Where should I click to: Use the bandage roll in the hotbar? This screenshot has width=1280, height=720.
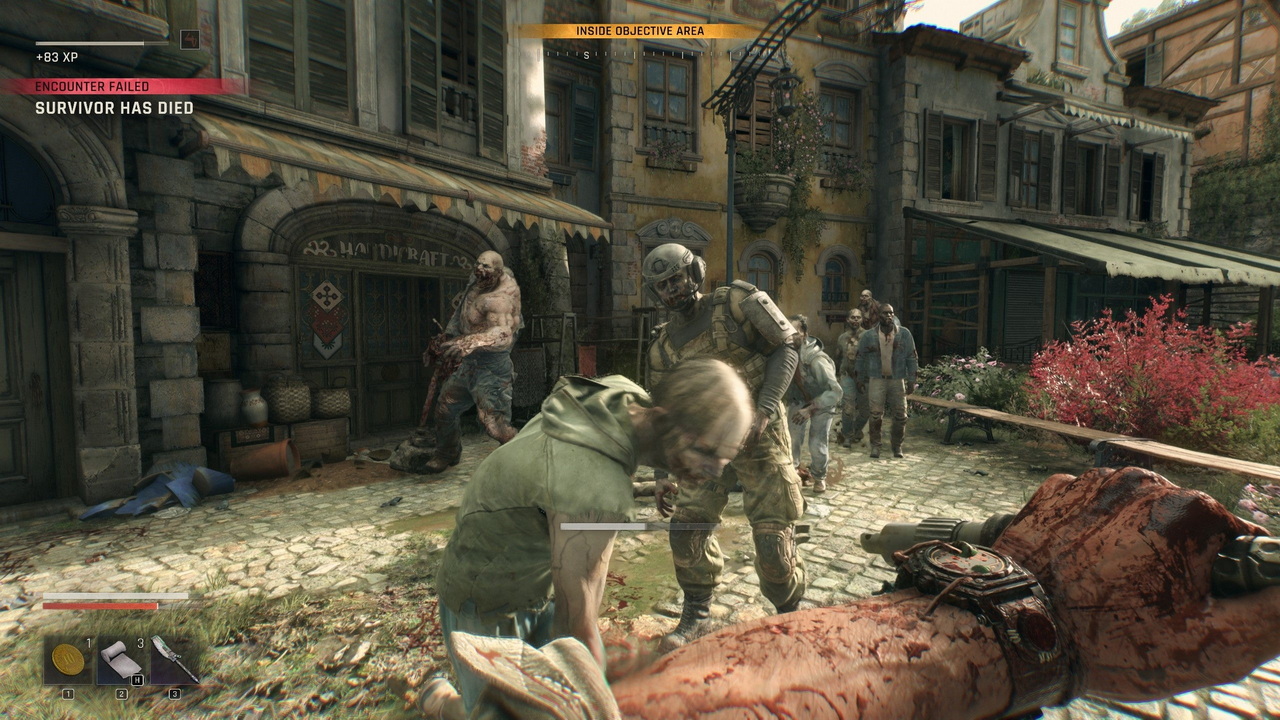(121, 660)
